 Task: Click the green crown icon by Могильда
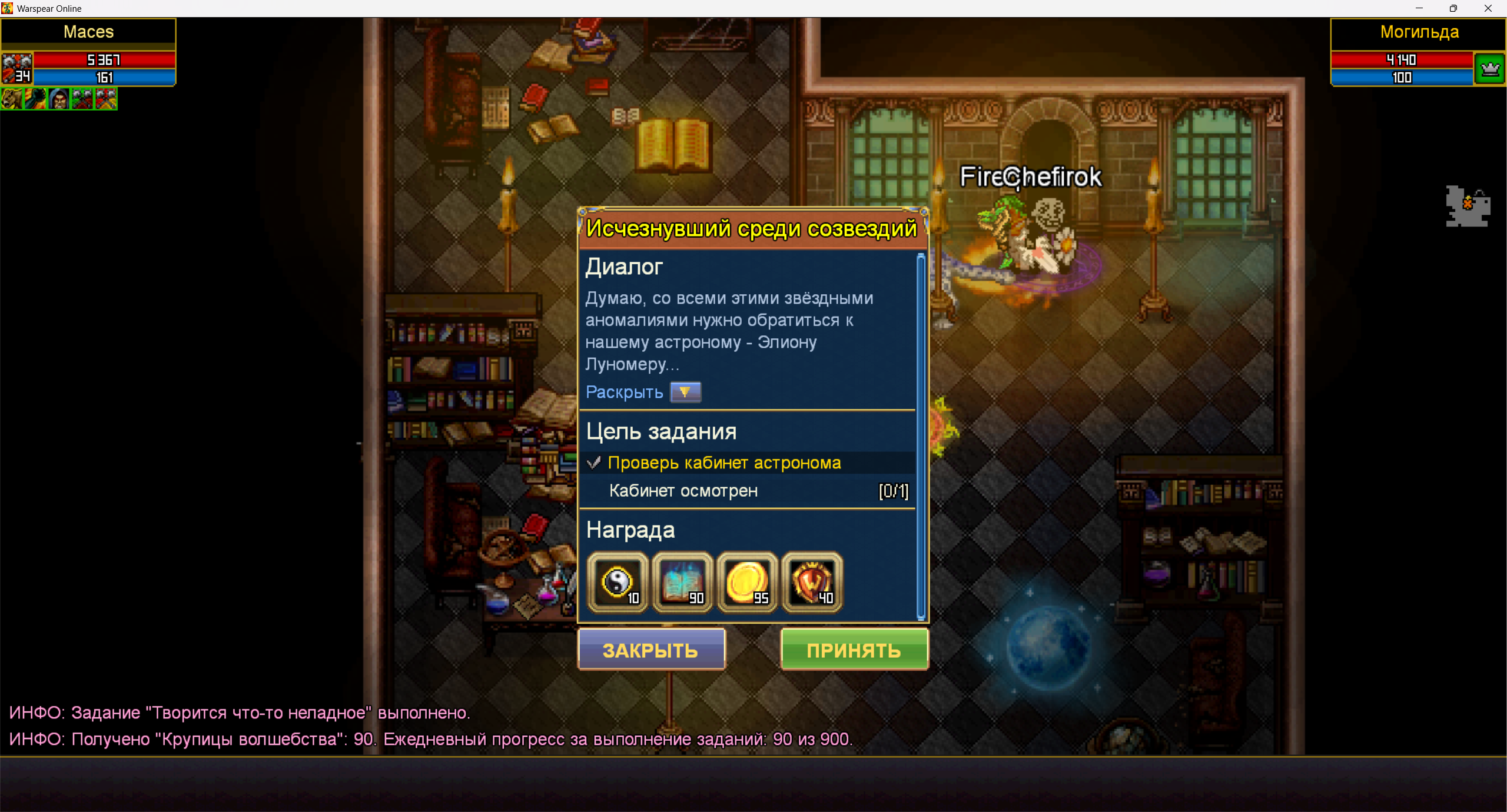point(1490,69)
